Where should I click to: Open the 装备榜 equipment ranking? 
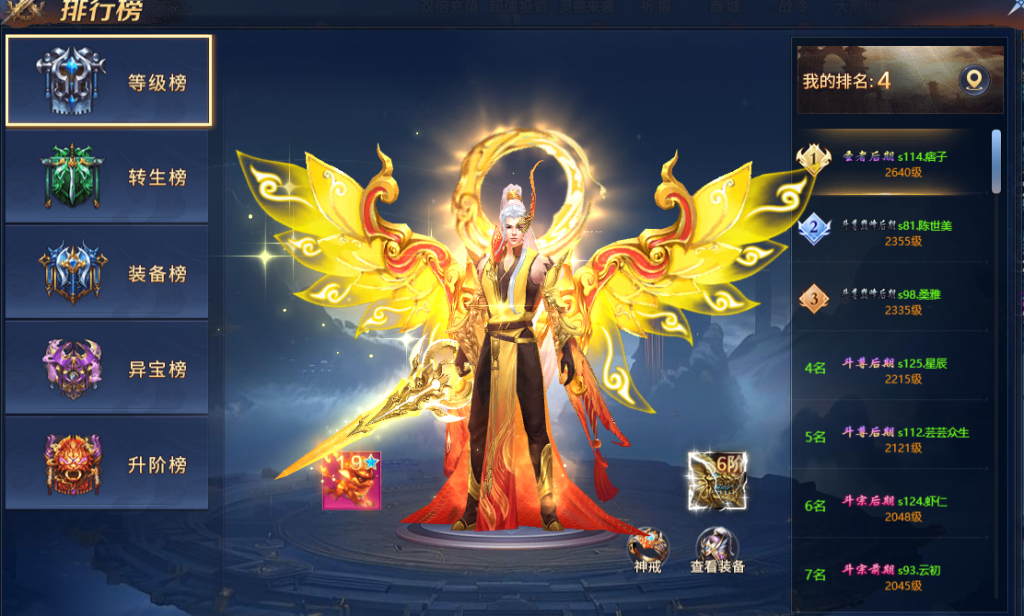pyautogui.click(x=109, y=273)
